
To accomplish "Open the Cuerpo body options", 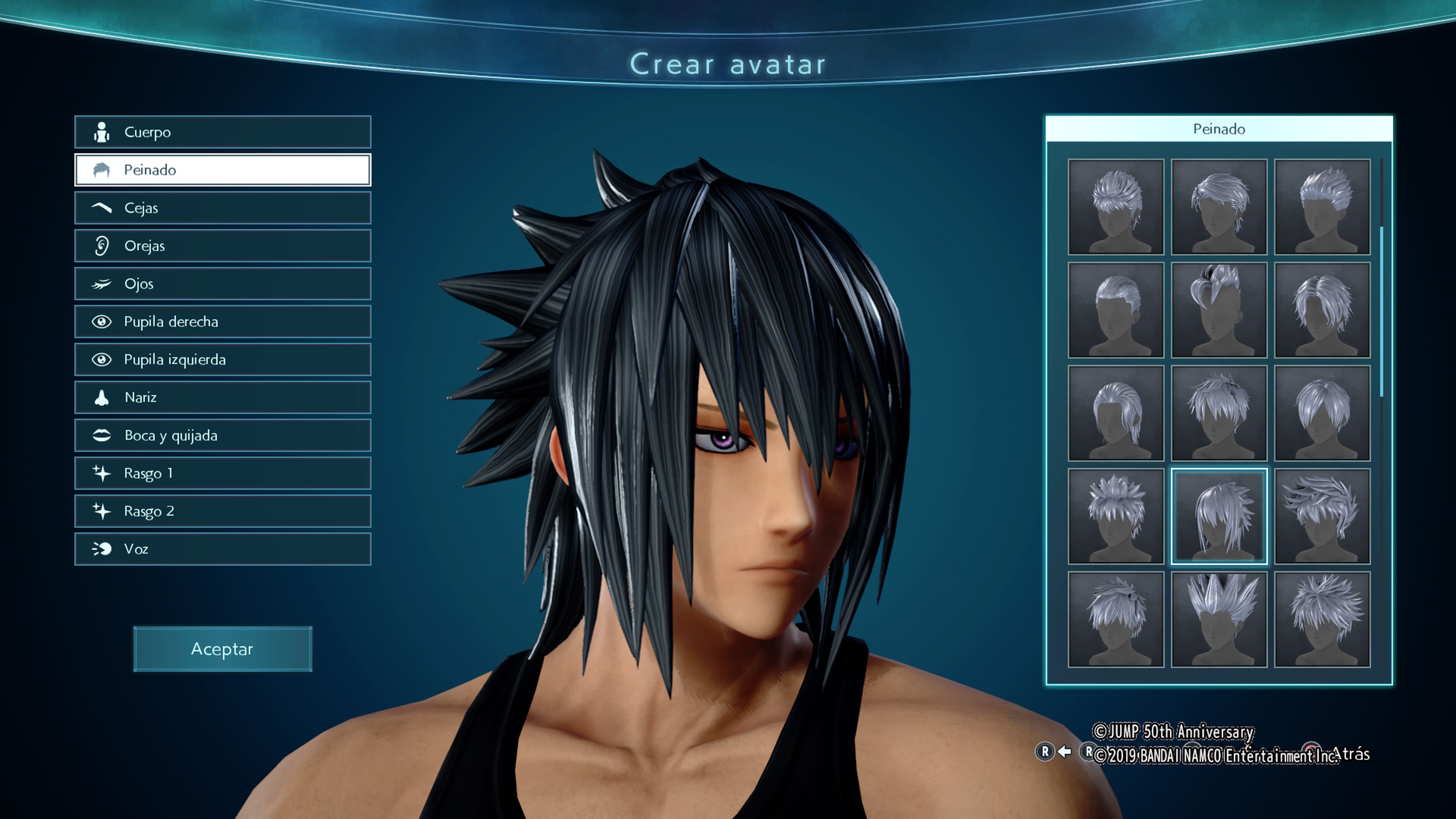I will (x=223, y=132).
